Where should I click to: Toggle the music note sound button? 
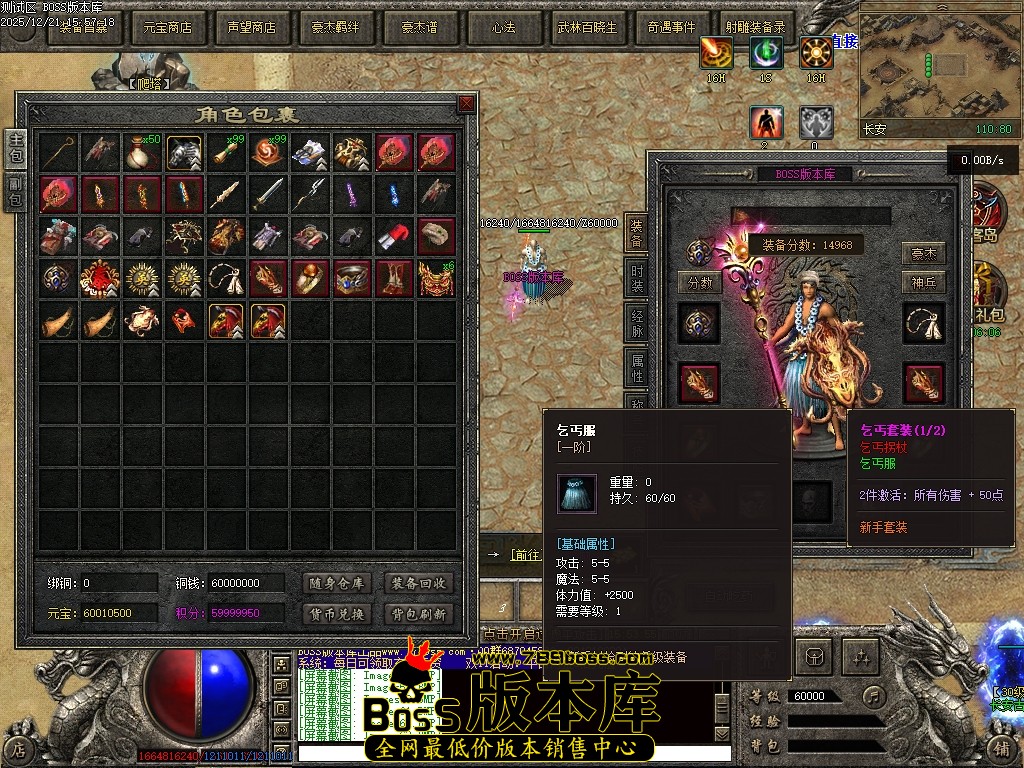(875, 695)
